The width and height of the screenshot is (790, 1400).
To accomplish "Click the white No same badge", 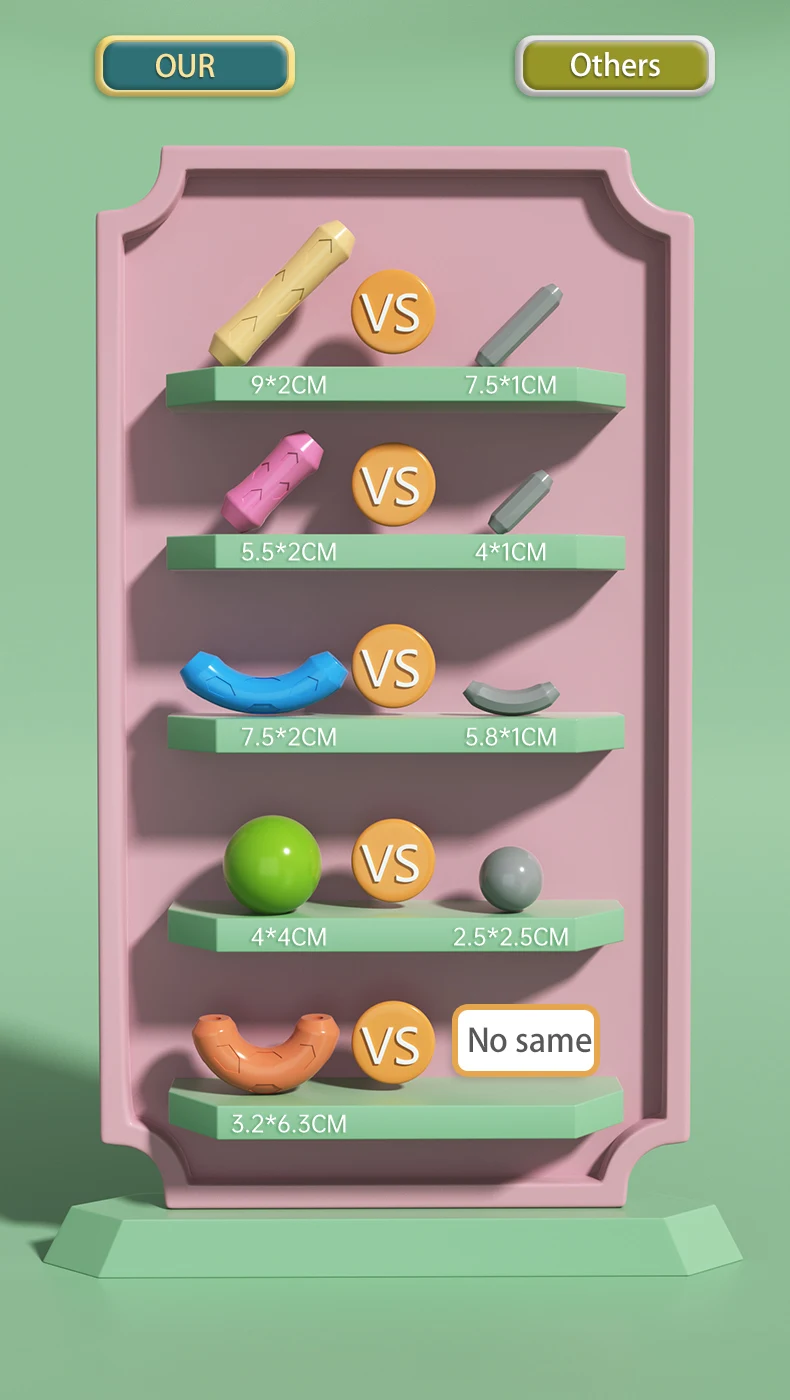I will pyautogui.click(x=527, y=1041).
